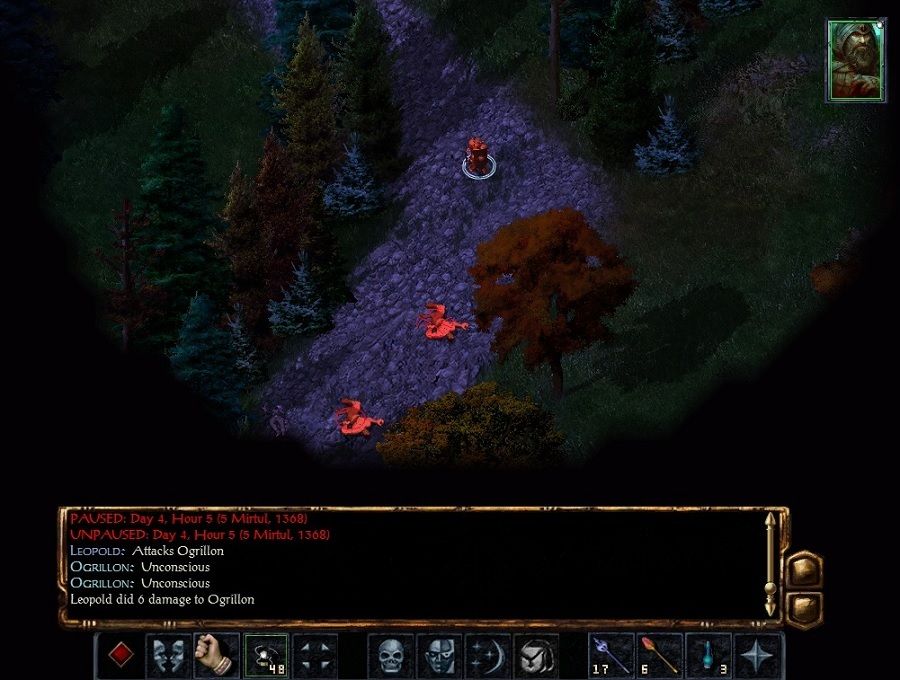Open the four-pointed star special abilities
This screenshot has width=900, height=680.
pos(757,655)
